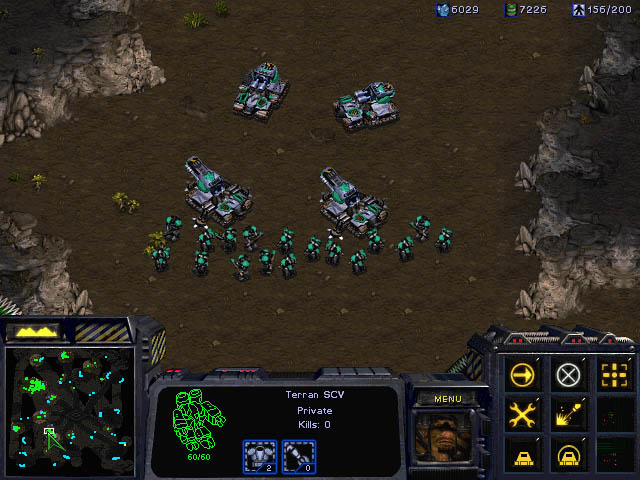Screen dimensions: 640x480
Task: Toggle the minimap terrain button
Action: tap(36, 331)
